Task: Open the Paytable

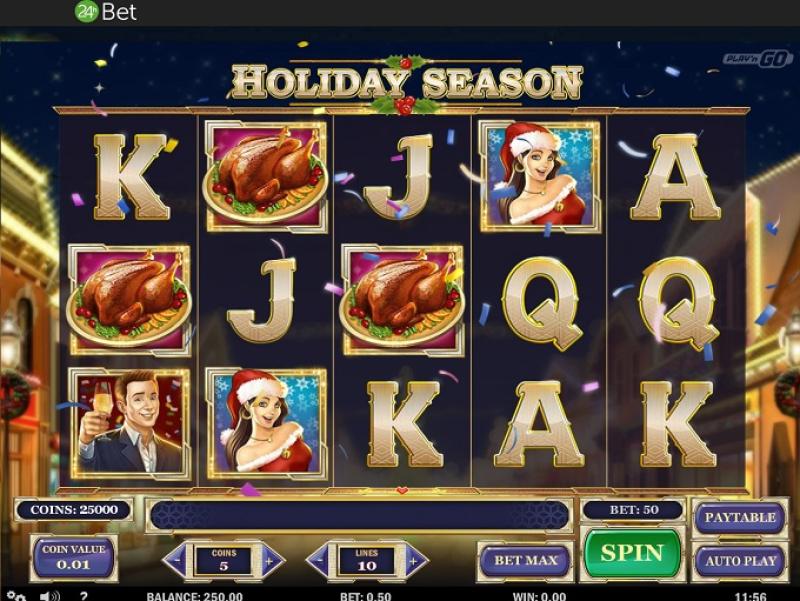Action: coord(740,517)
